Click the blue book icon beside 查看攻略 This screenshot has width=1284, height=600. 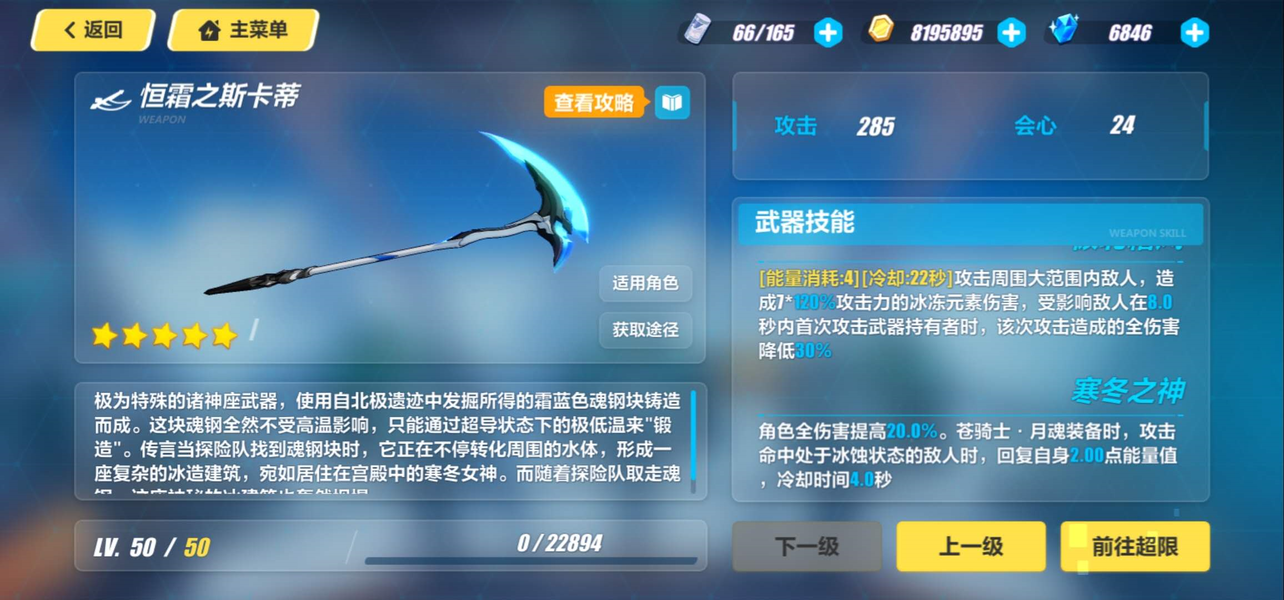672,102
